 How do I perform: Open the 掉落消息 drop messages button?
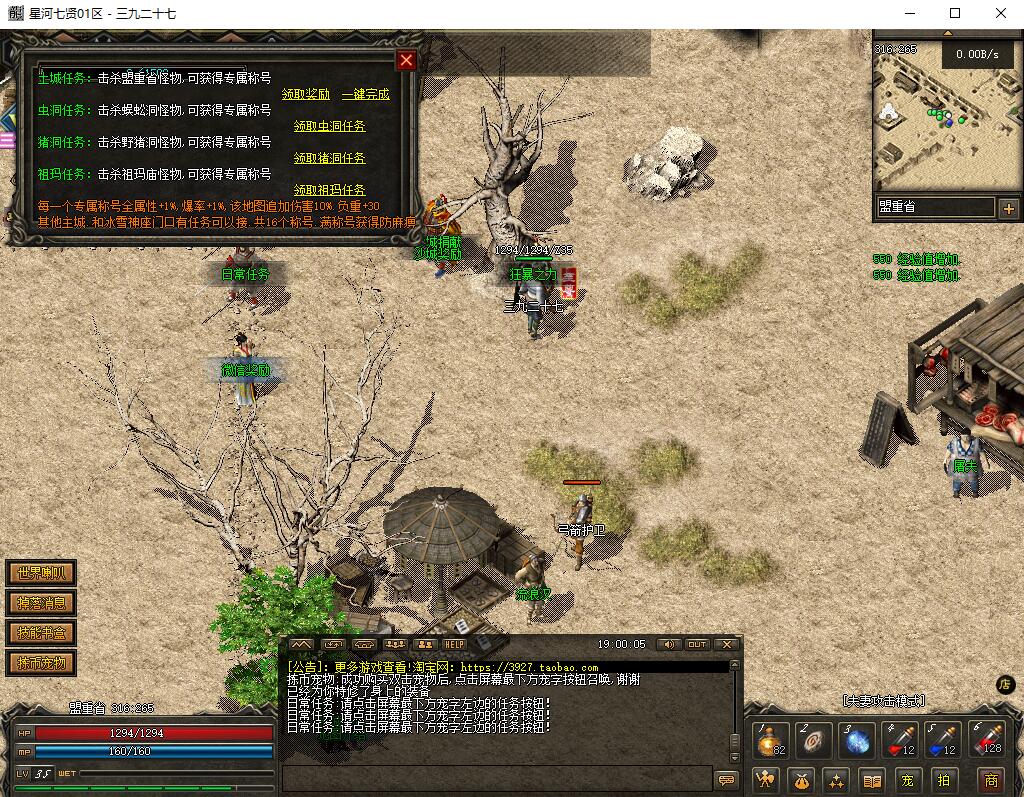[x=41, y=603]
